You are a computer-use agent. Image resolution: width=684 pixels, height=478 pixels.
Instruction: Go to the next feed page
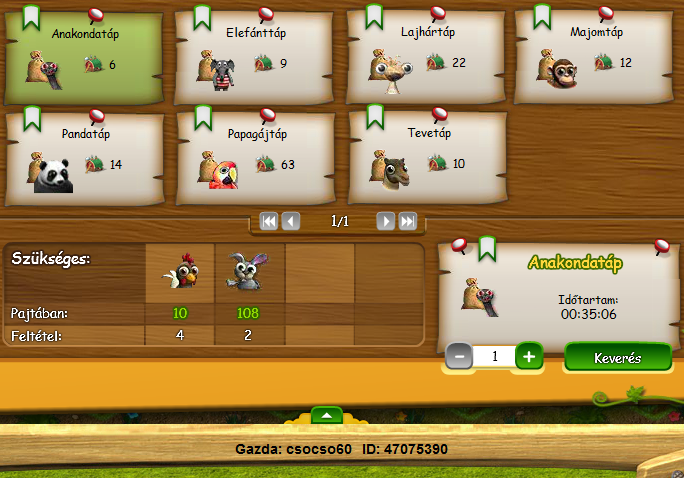(x=385, y=221)
